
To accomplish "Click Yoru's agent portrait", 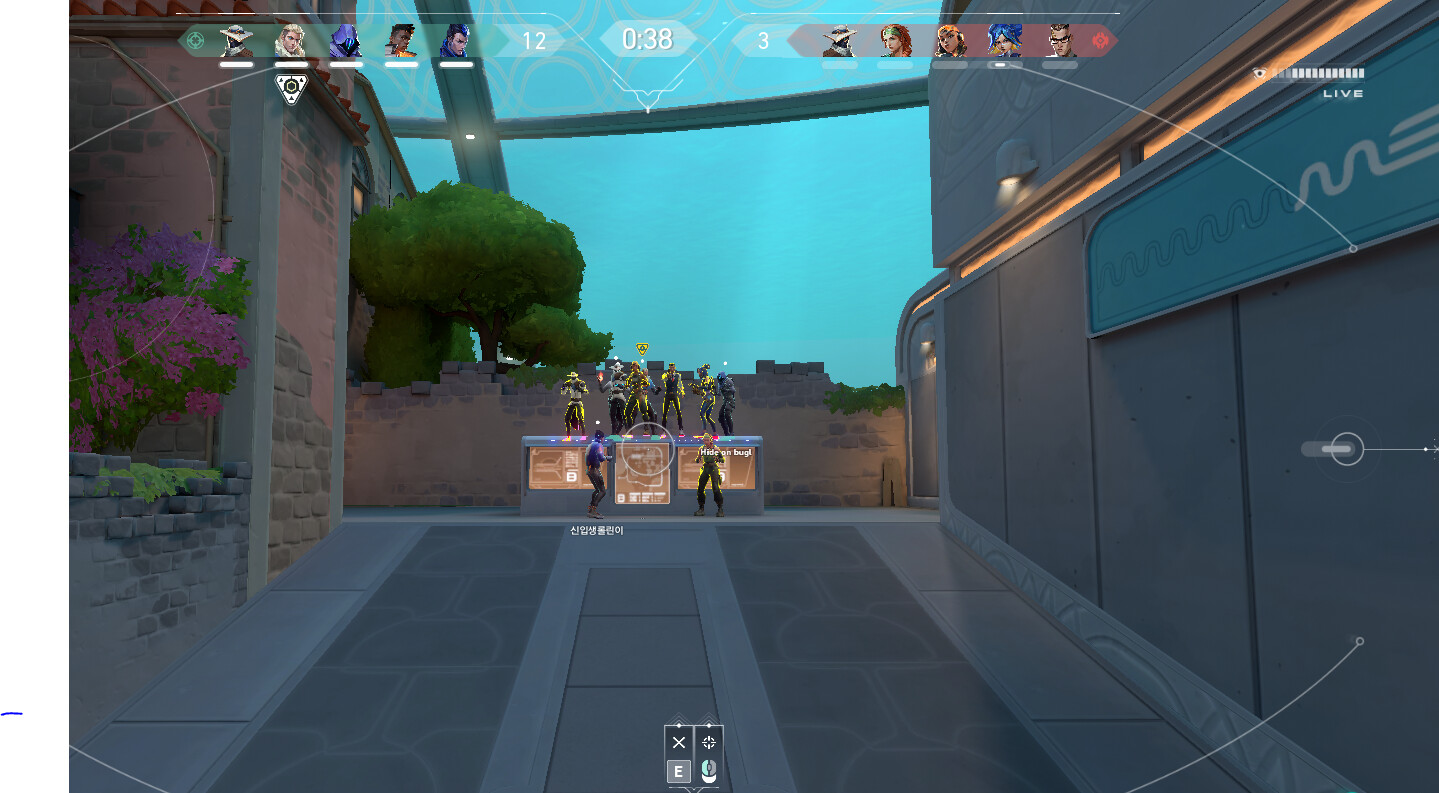I will [456, 41].
